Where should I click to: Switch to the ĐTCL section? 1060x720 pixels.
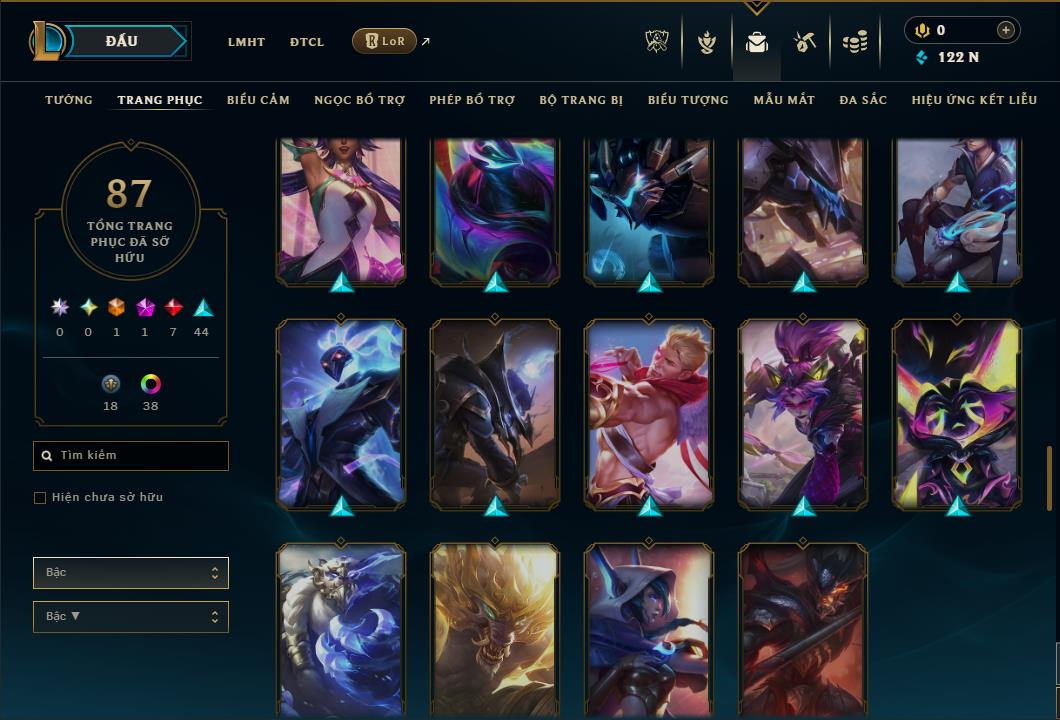(x=307, y=42)
